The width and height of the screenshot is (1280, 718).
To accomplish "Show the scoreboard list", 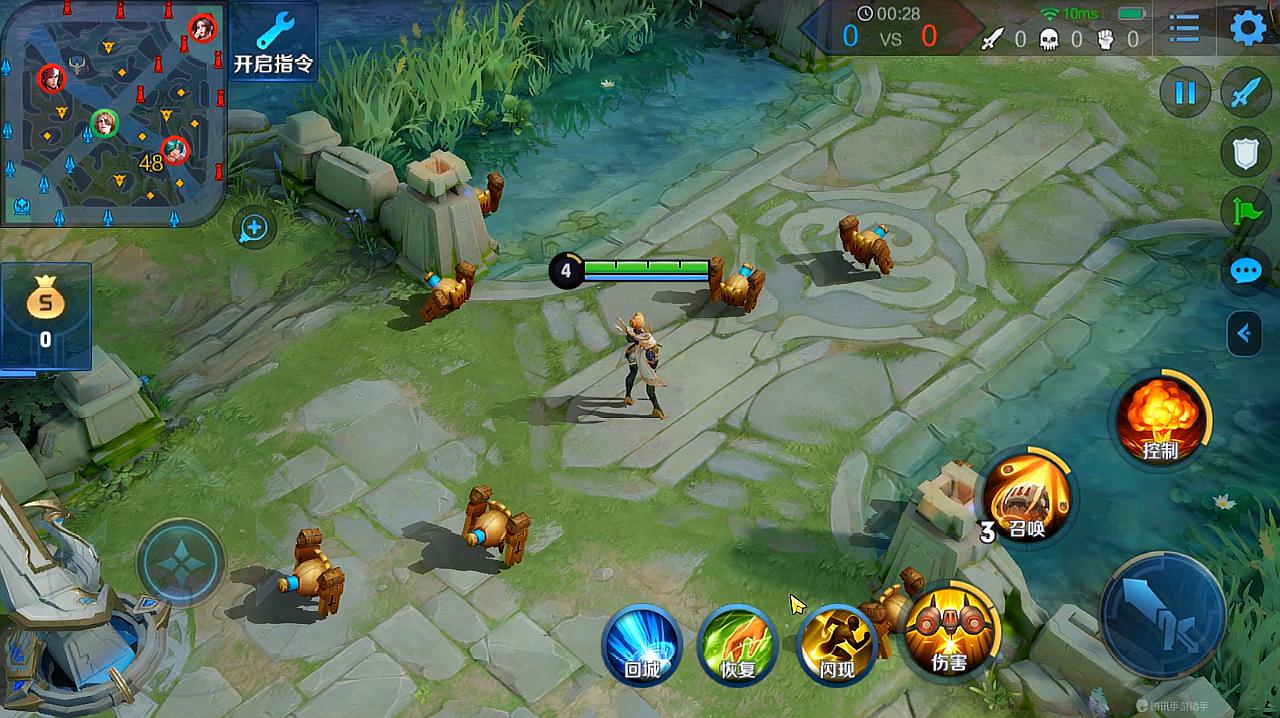I will [x=1184, y=28].
